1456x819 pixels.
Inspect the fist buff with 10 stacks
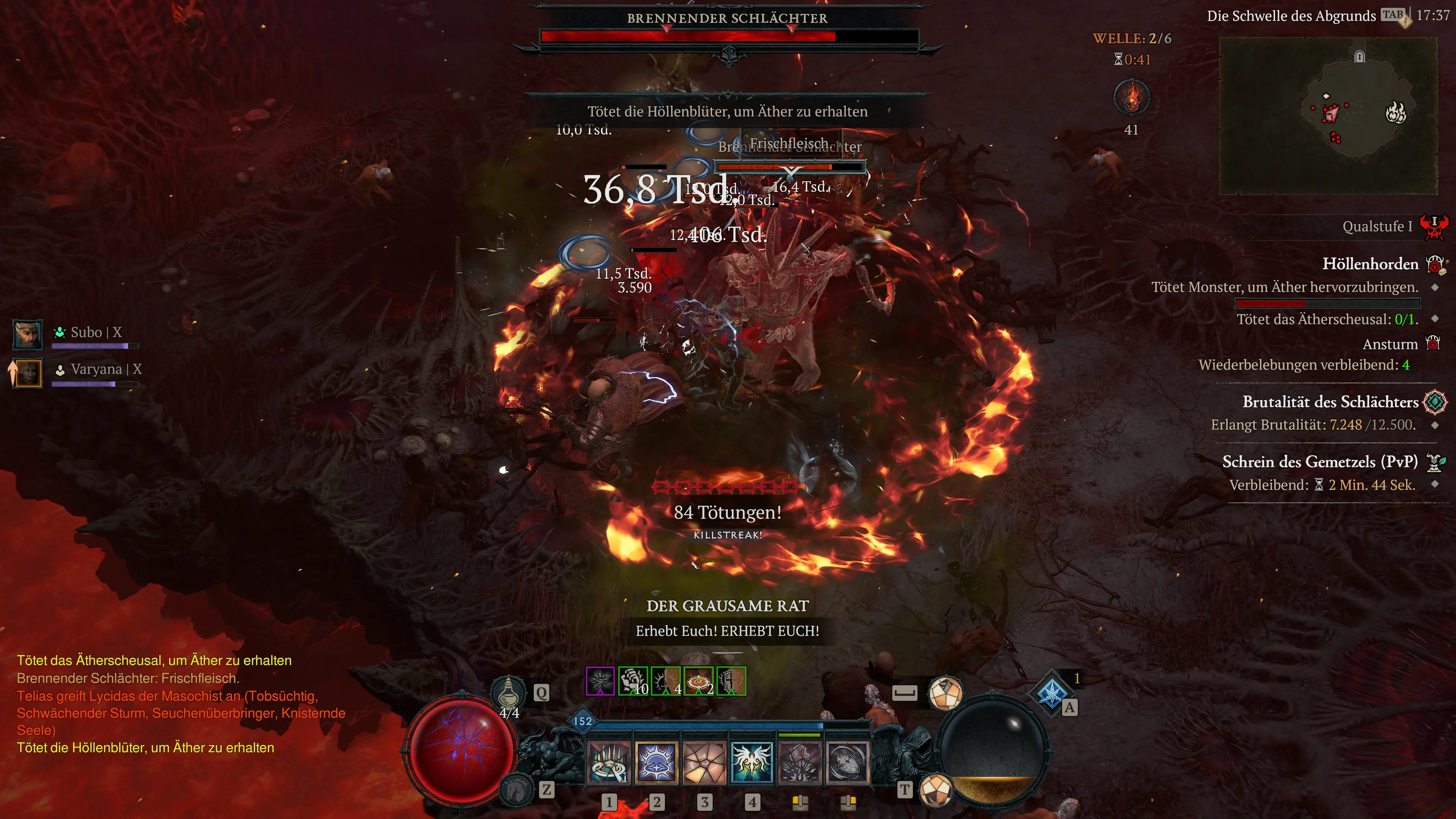coord(633,681)
